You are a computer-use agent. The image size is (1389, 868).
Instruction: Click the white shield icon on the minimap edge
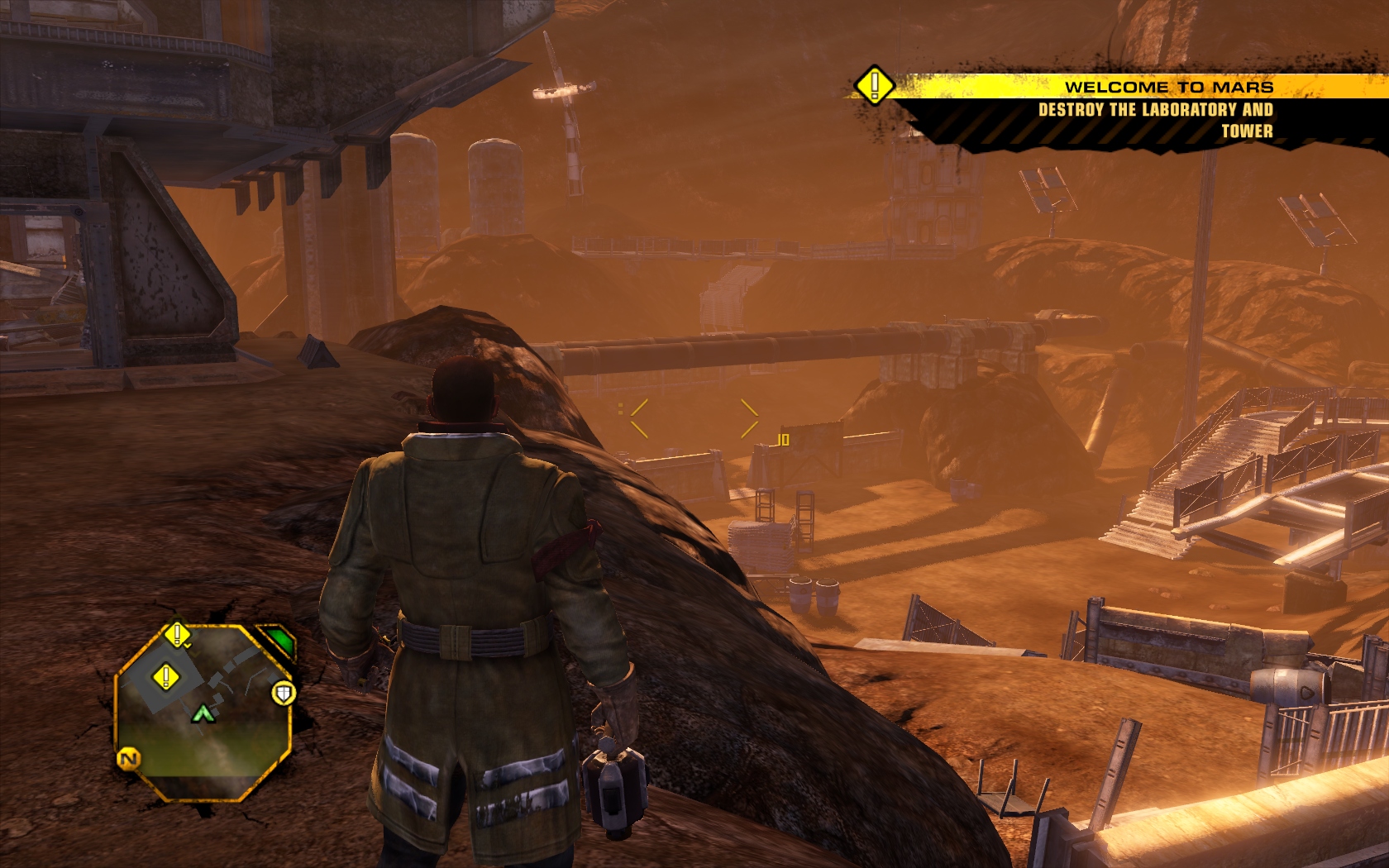pos(284,693)
